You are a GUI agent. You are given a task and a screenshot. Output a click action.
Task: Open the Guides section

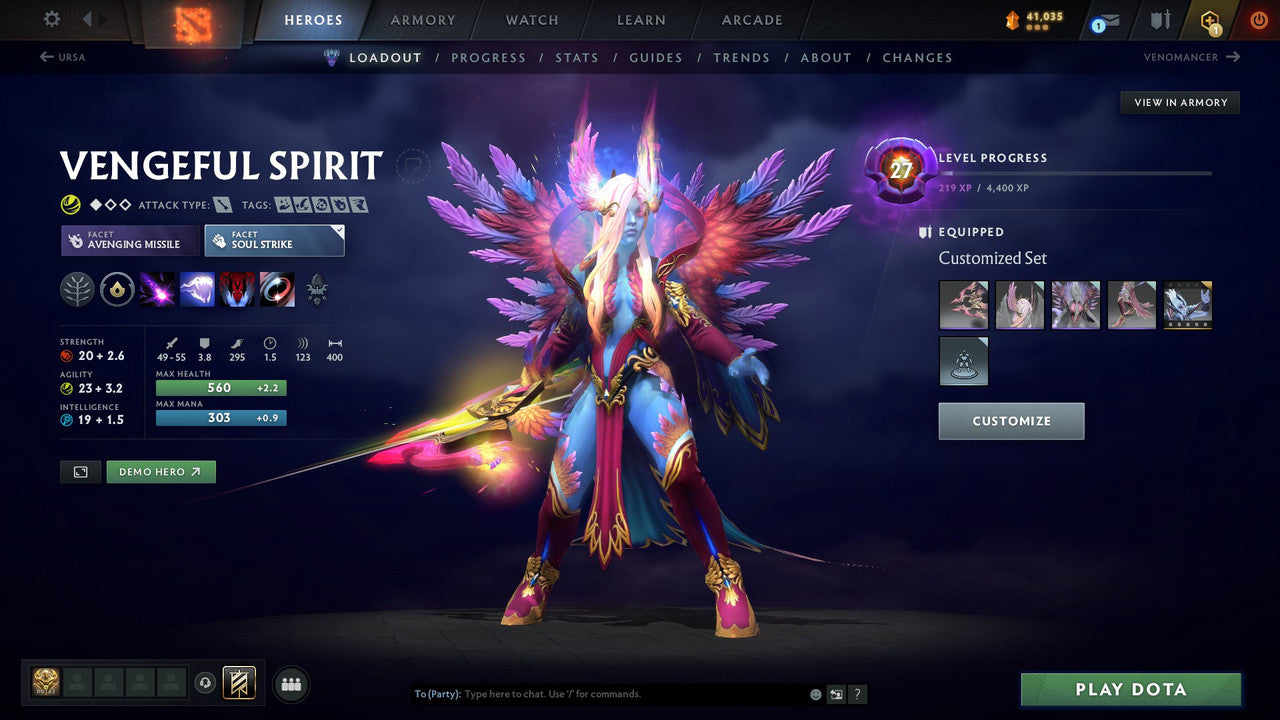[x=655, y=57]
